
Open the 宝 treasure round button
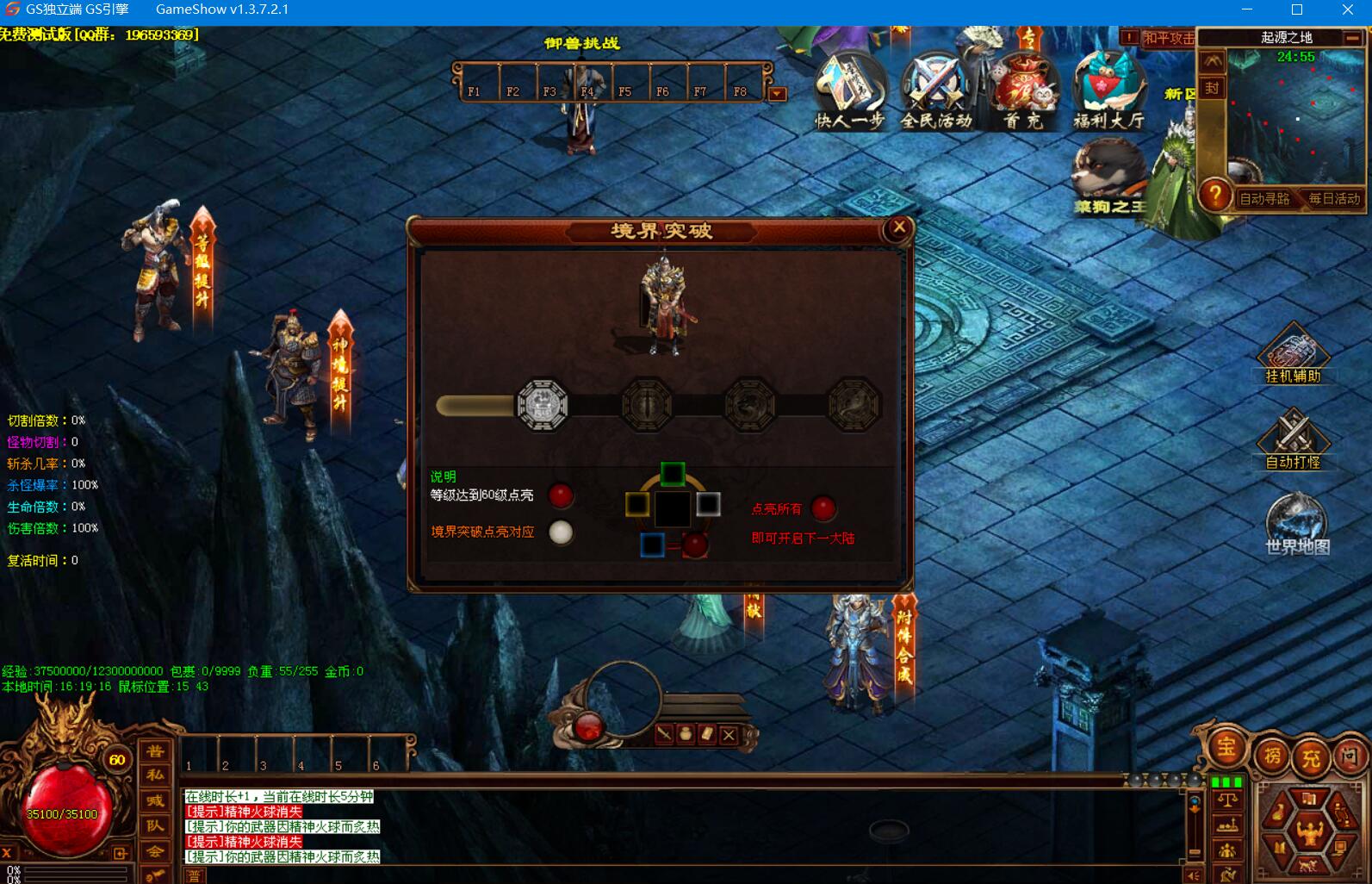click(1226, 747)
